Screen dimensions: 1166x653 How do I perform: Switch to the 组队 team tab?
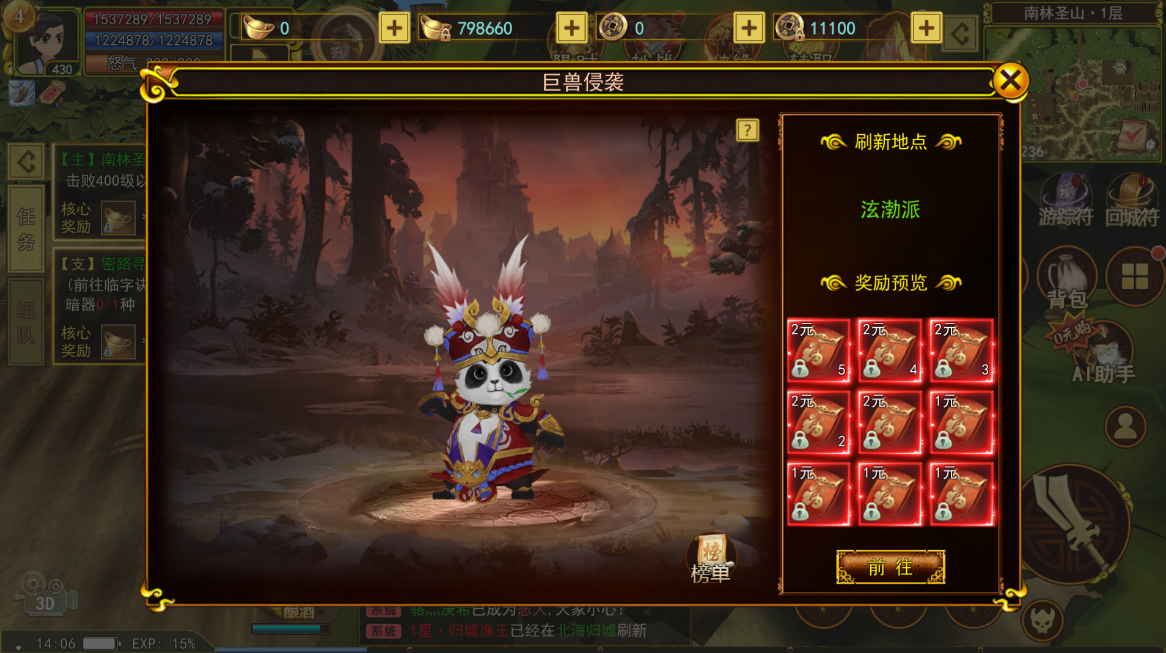click(x=26, y=322)
